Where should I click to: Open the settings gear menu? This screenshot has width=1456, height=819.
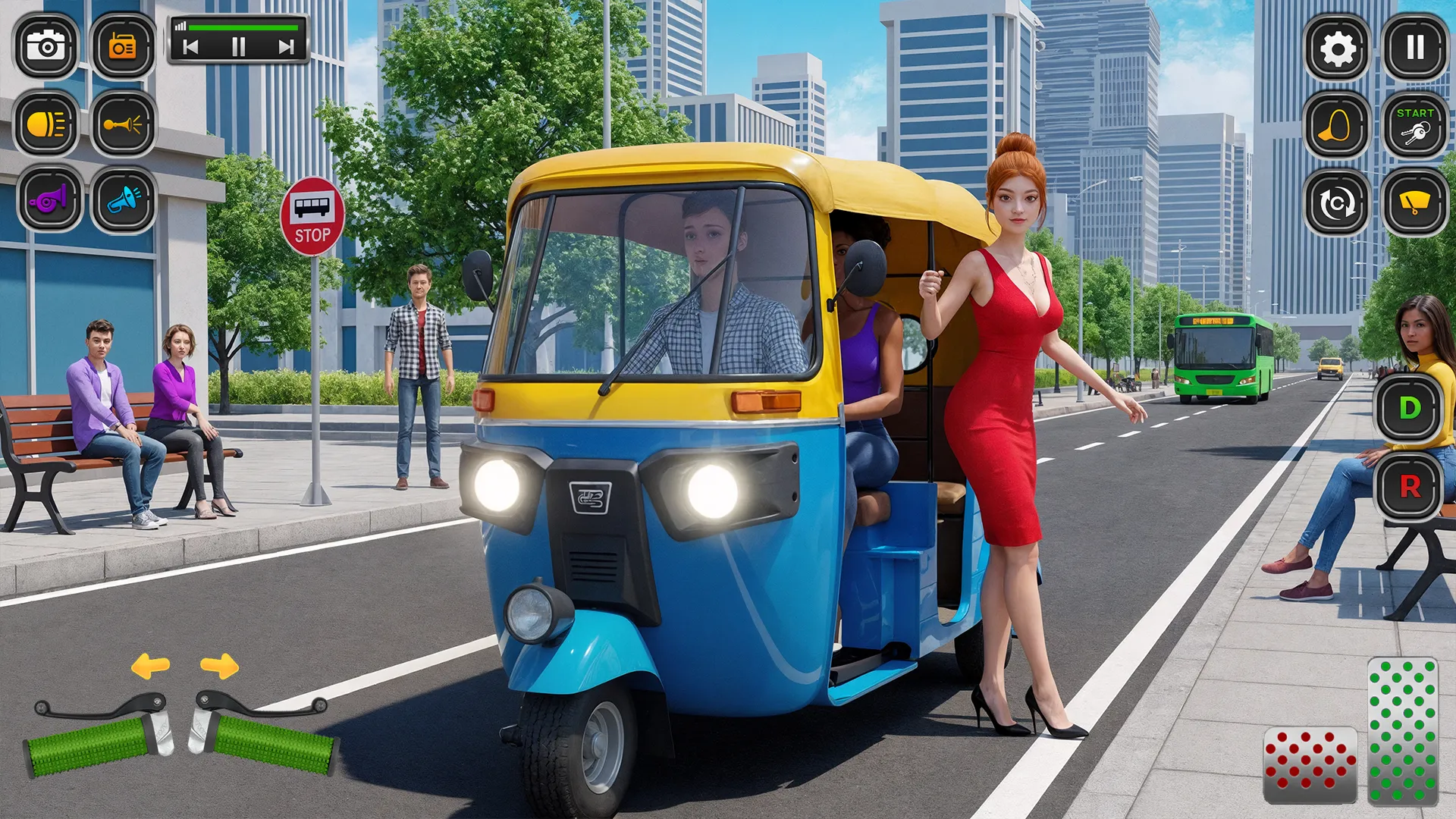1336,47
